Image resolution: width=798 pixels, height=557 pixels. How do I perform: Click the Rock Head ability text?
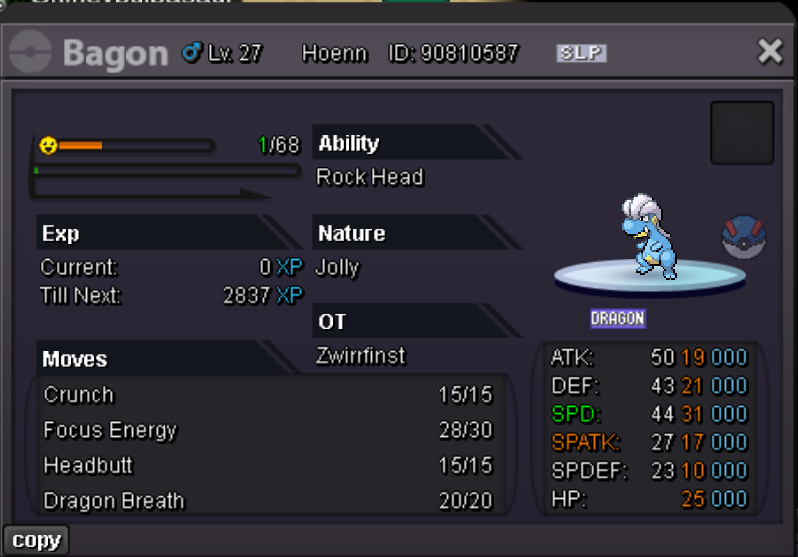click(370, 177)
